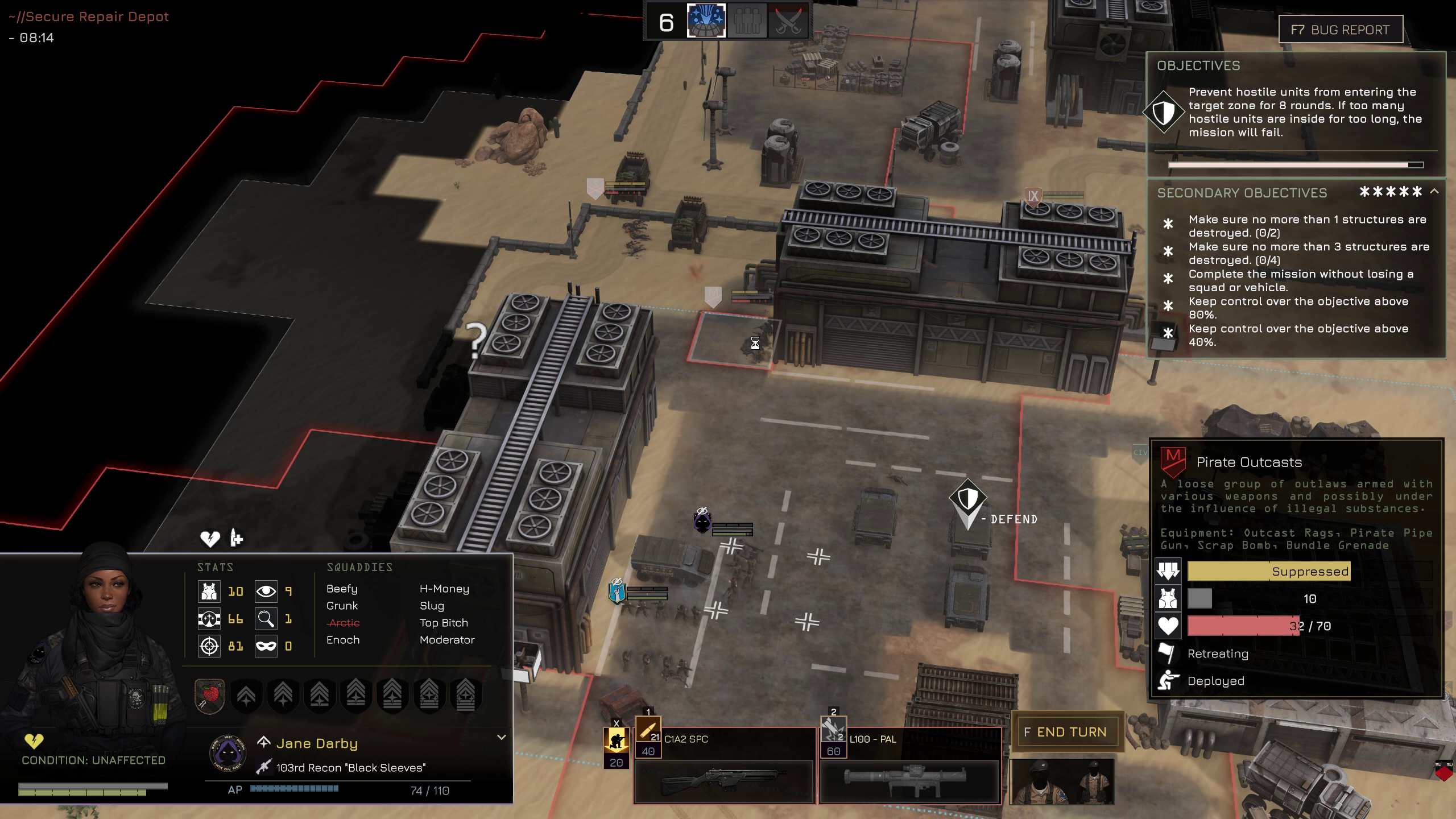Select squaddie Top Bitch in the list
This screenshot has height=819, width=1456.
[x=444, y=623]
